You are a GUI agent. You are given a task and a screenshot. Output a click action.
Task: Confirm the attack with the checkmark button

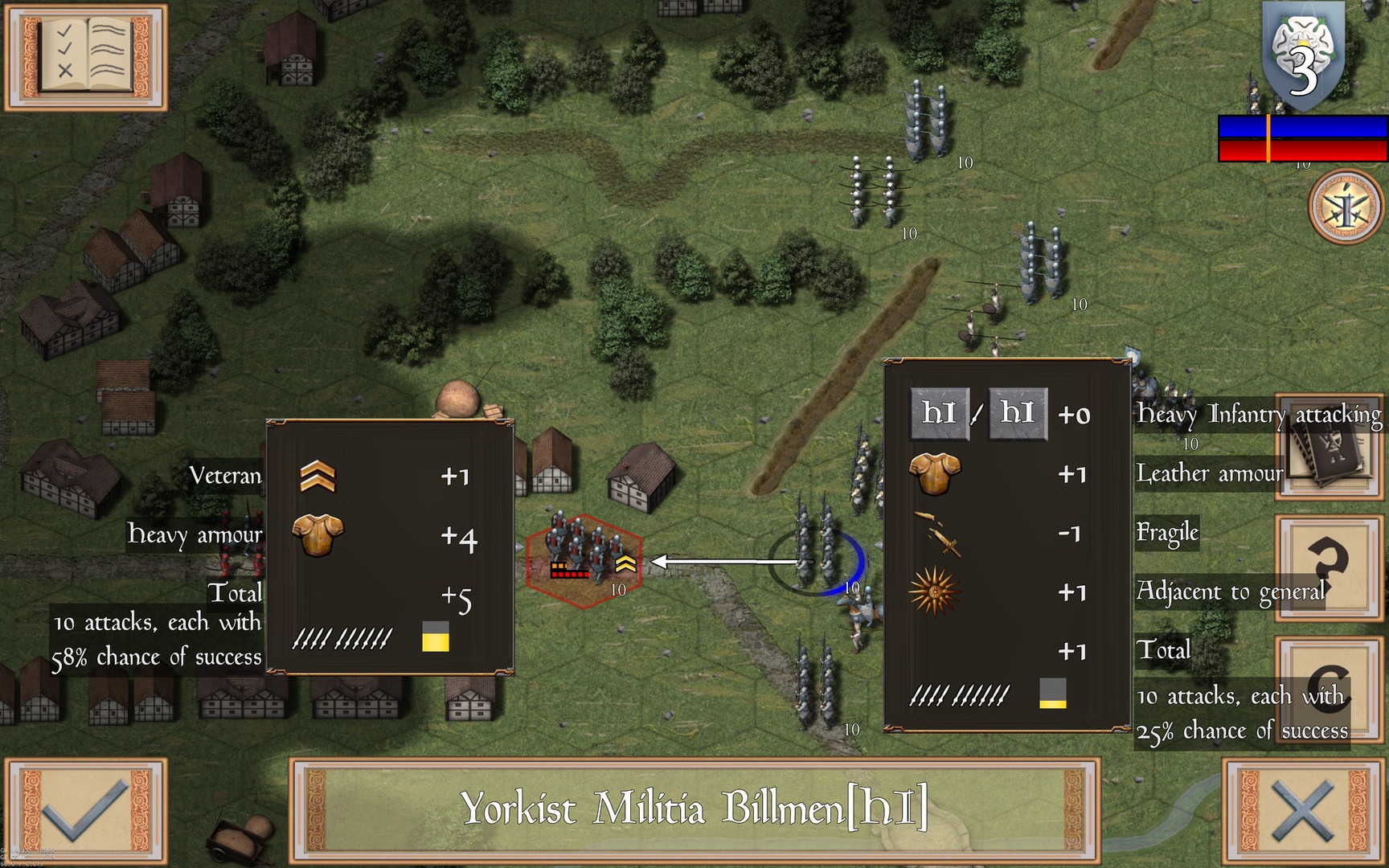[x=86, y=810]
